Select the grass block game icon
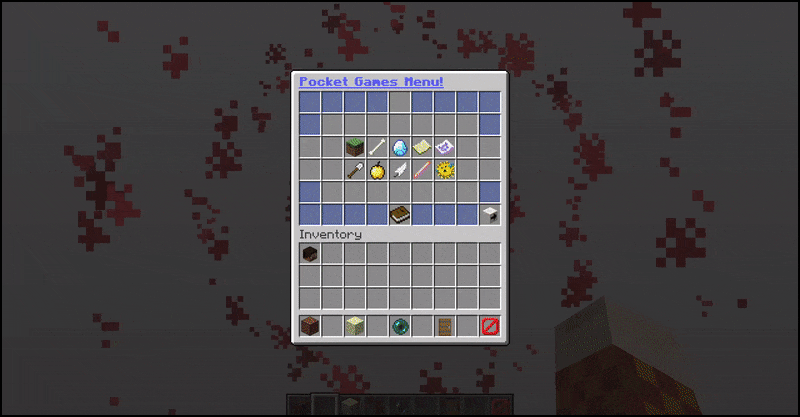 pos(355,148)
